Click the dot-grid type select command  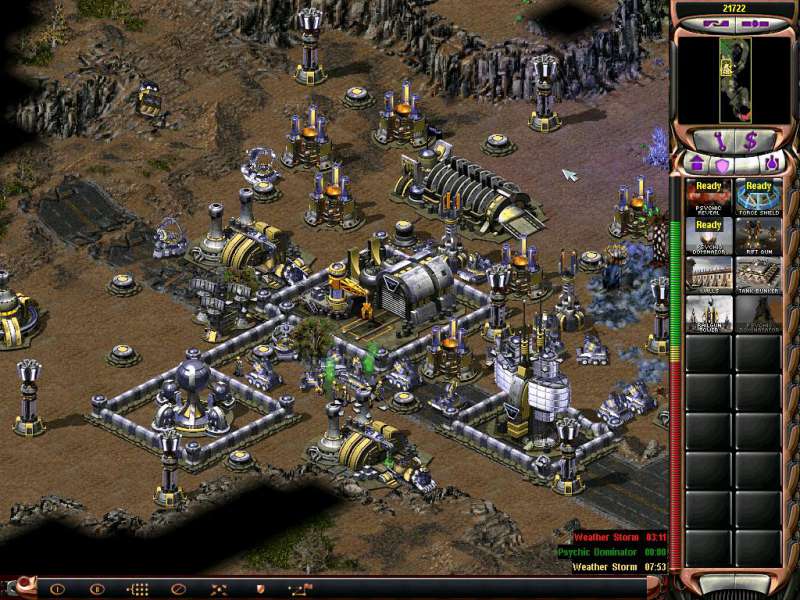(138, 589)
